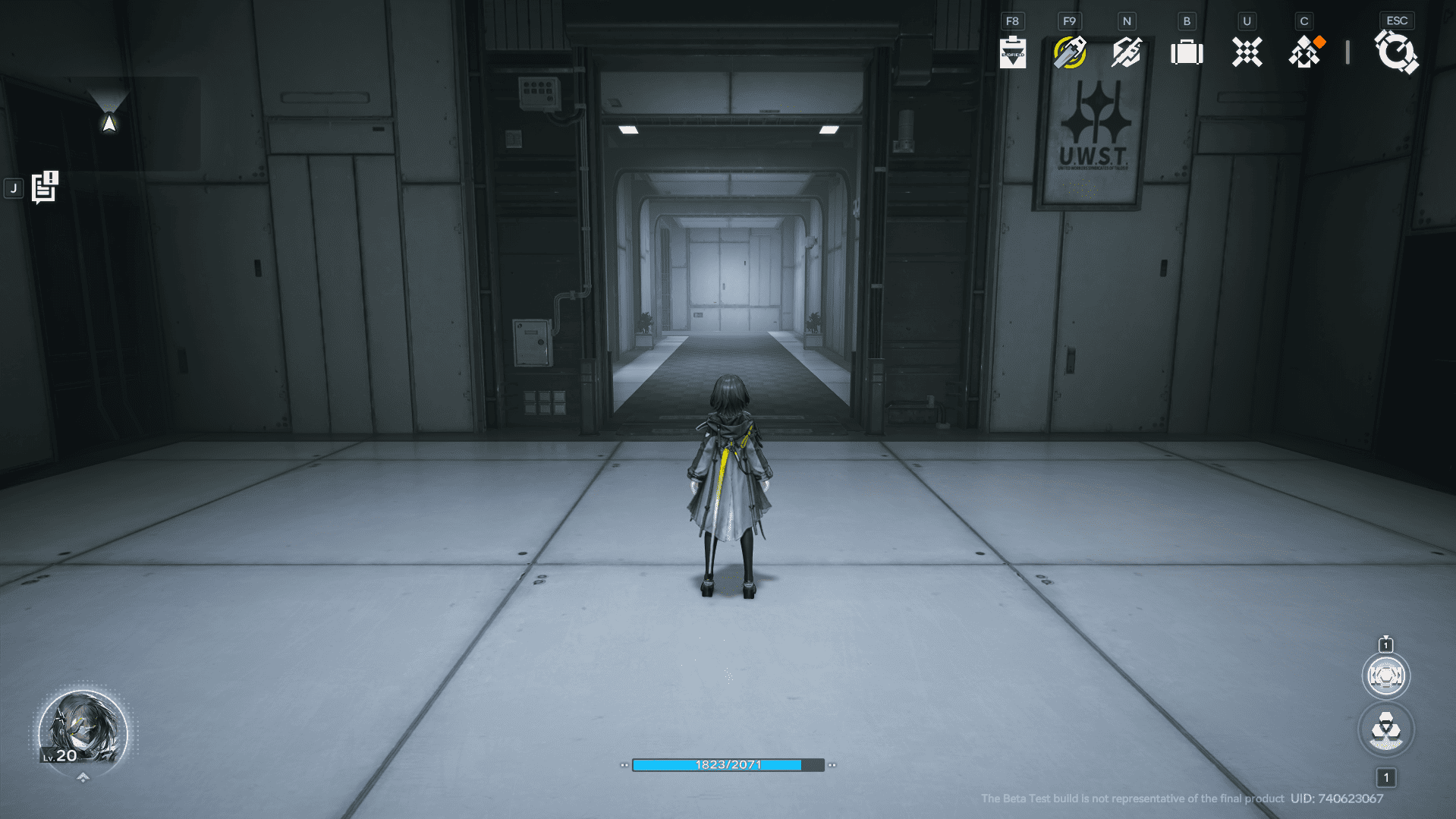1456x819 pixels.
Task: Open the yellow-ringed tool icon
Action: [x=1069, y=52]
